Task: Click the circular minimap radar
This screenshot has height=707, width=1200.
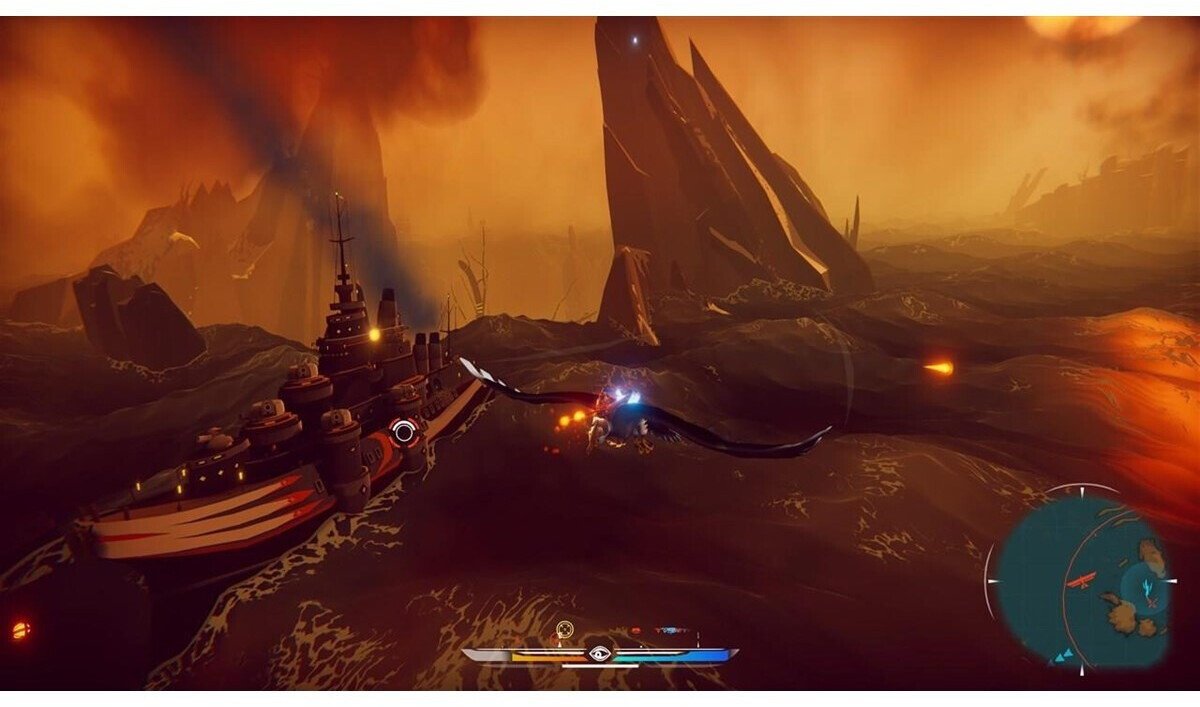Action: coord(1082,582)
